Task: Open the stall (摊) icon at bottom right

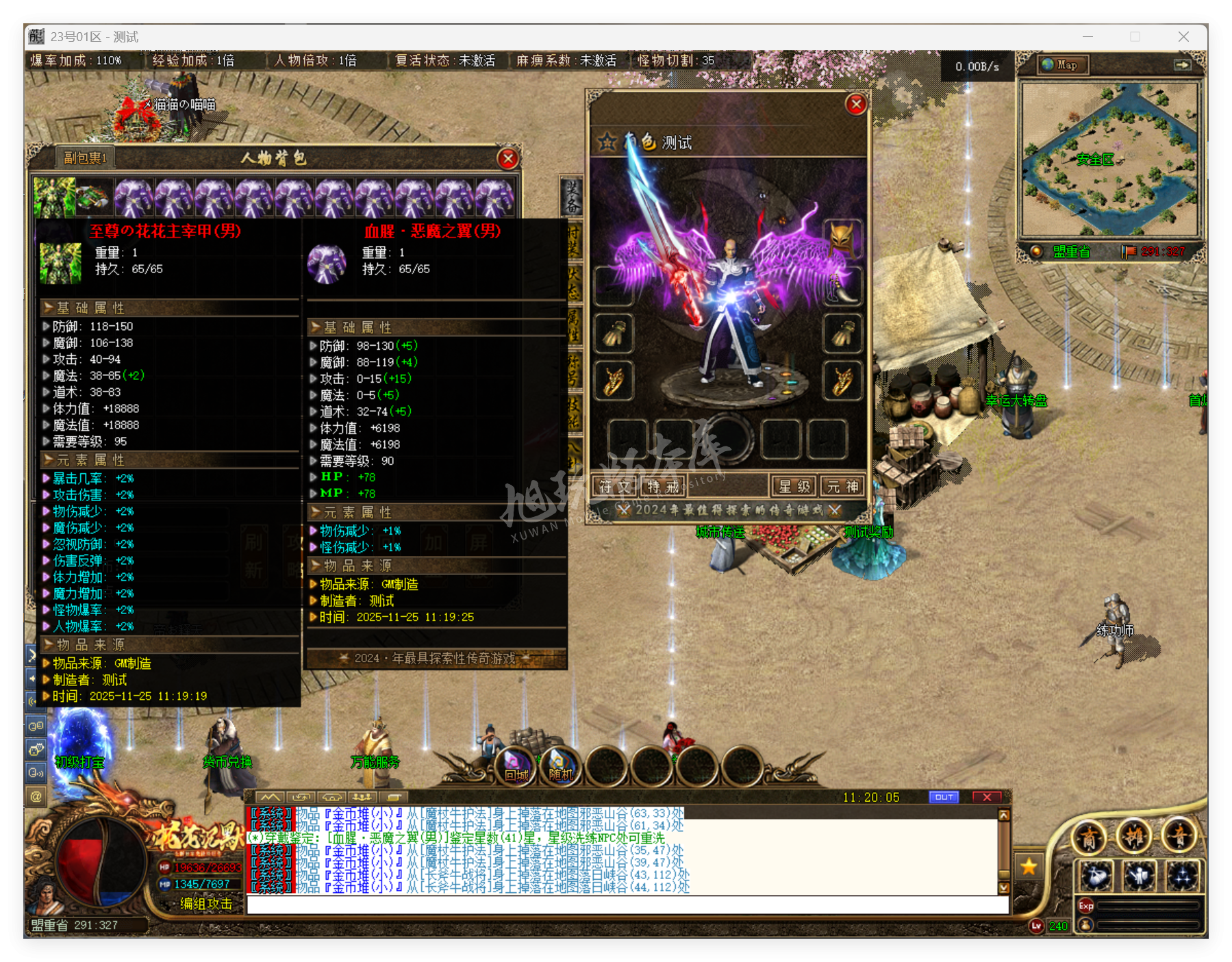Action: pyautogui.click(x=1135, y=837)
